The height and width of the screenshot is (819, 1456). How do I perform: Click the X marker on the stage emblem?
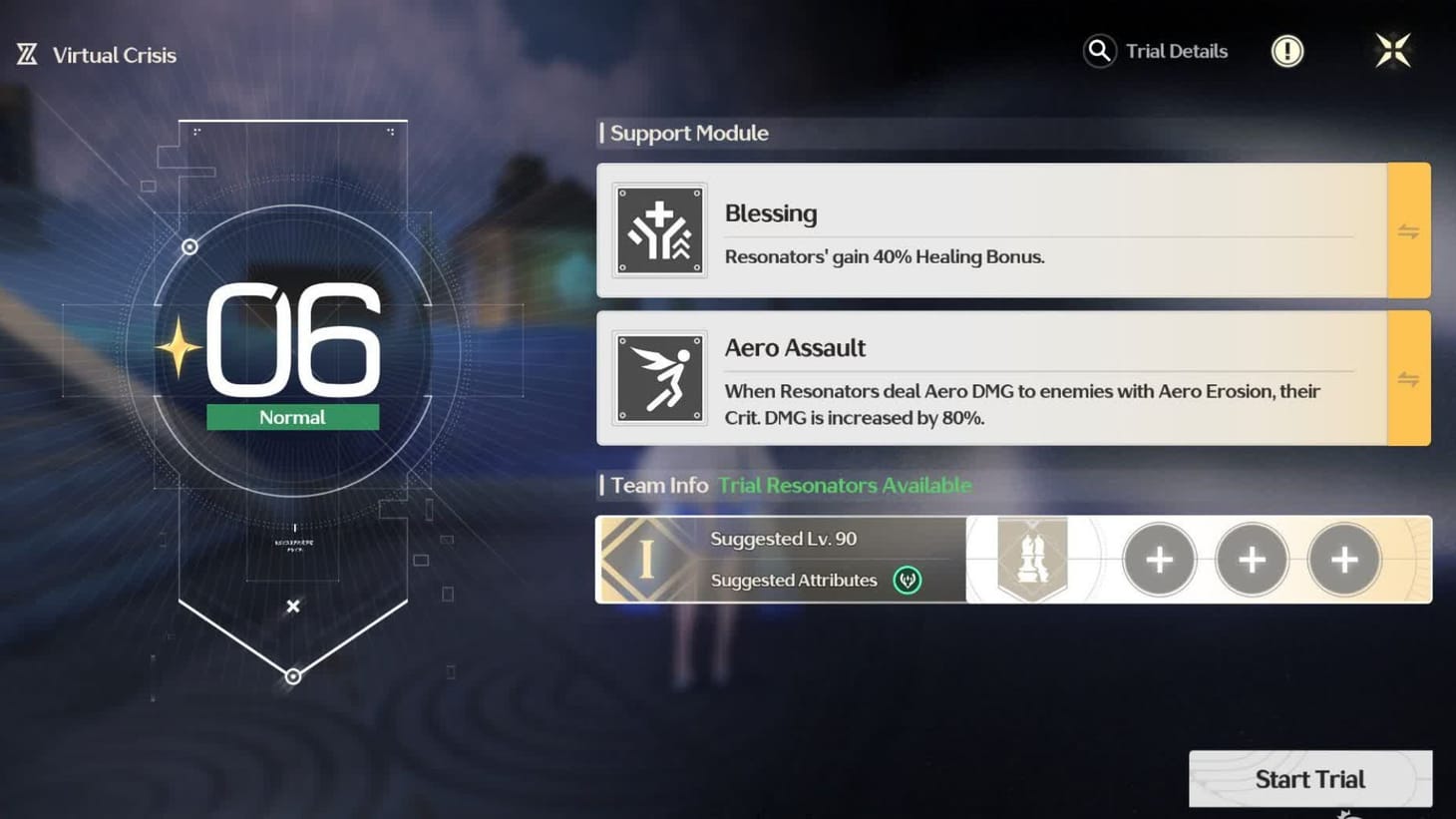292,606
